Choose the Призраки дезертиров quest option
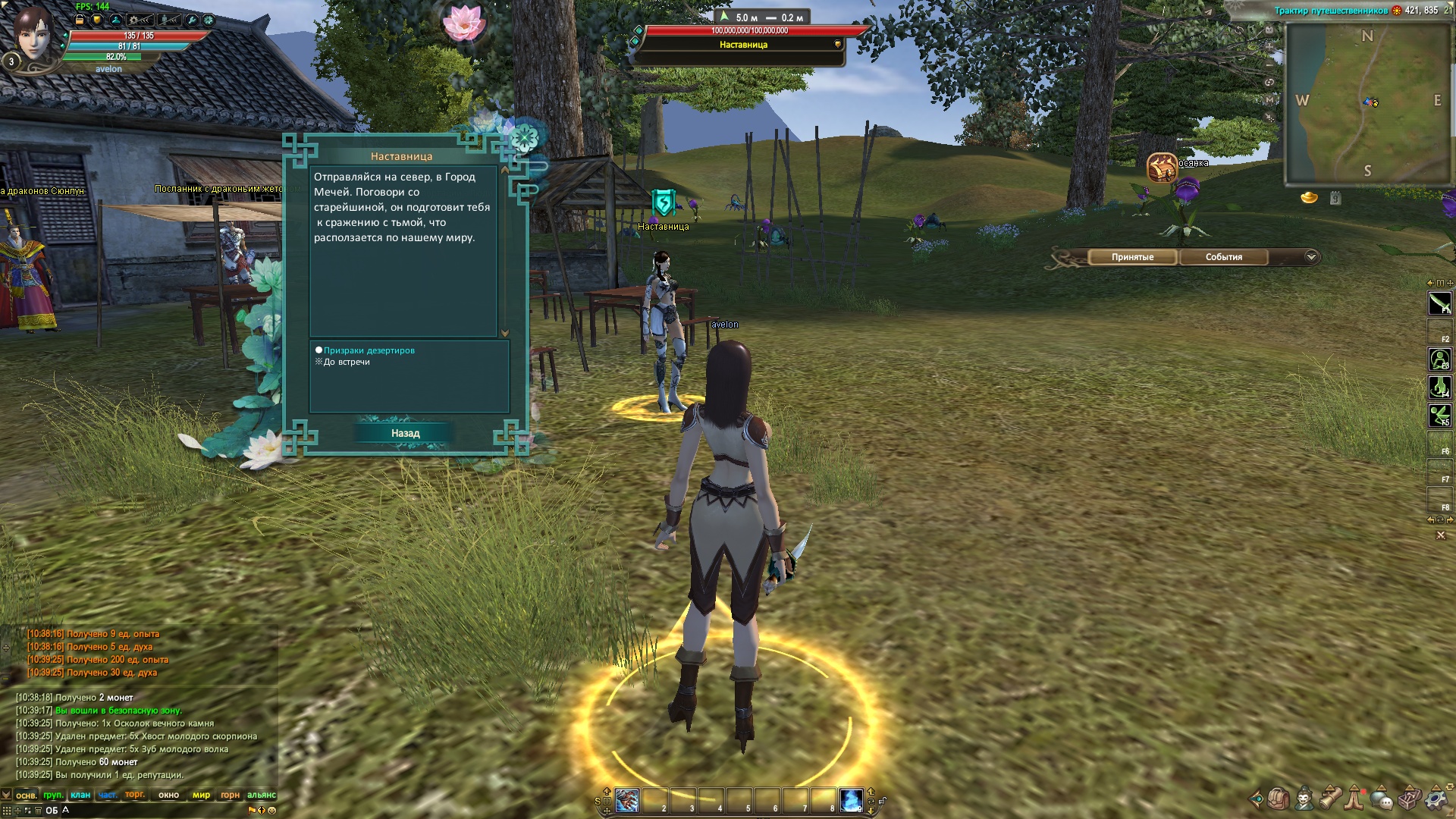This screenshot has height=819, width=1456. (x=369, y=350)
